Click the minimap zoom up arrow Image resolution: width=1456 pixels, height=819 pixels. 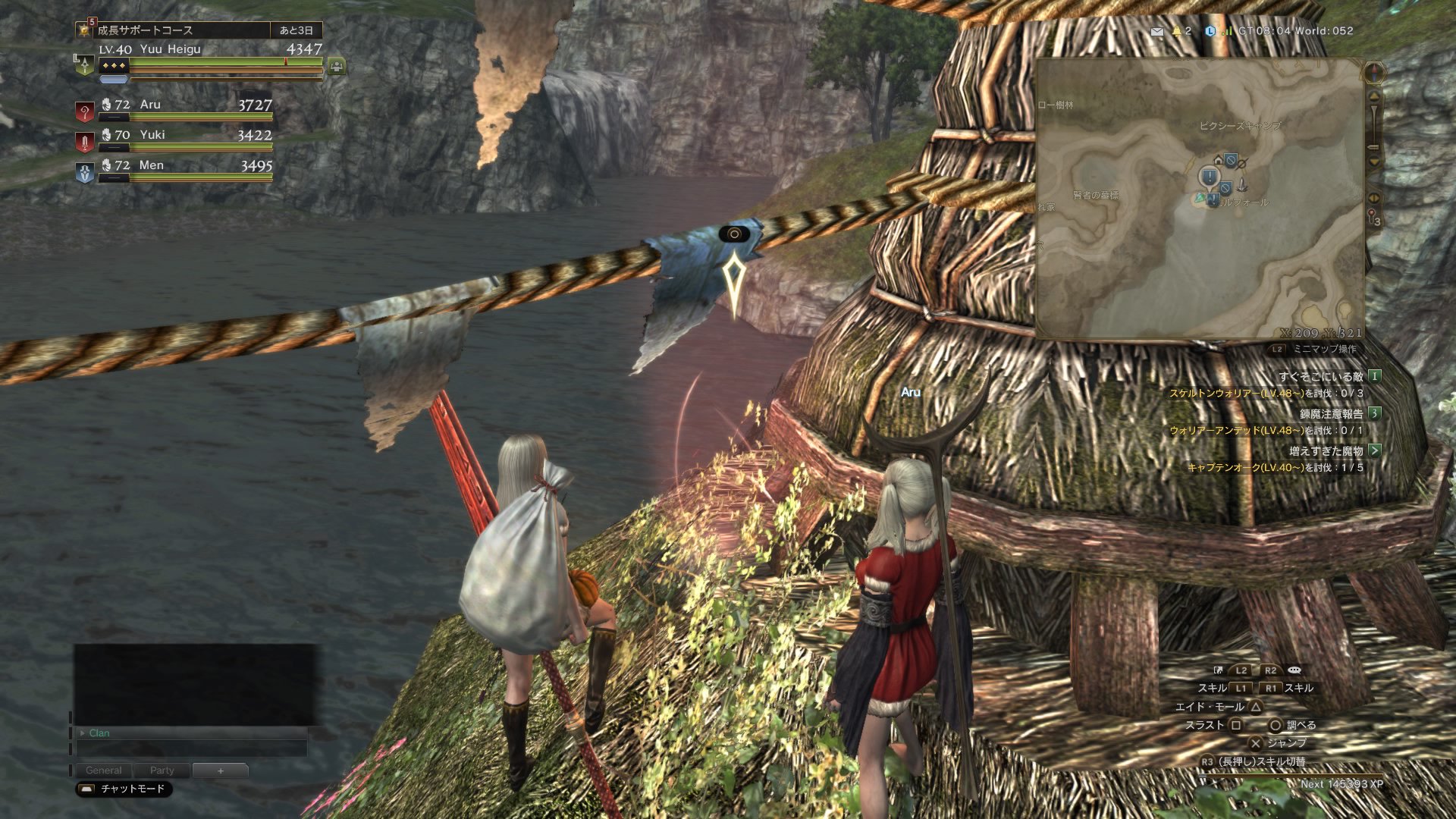pyautogui.click(x=1373, y=97)
